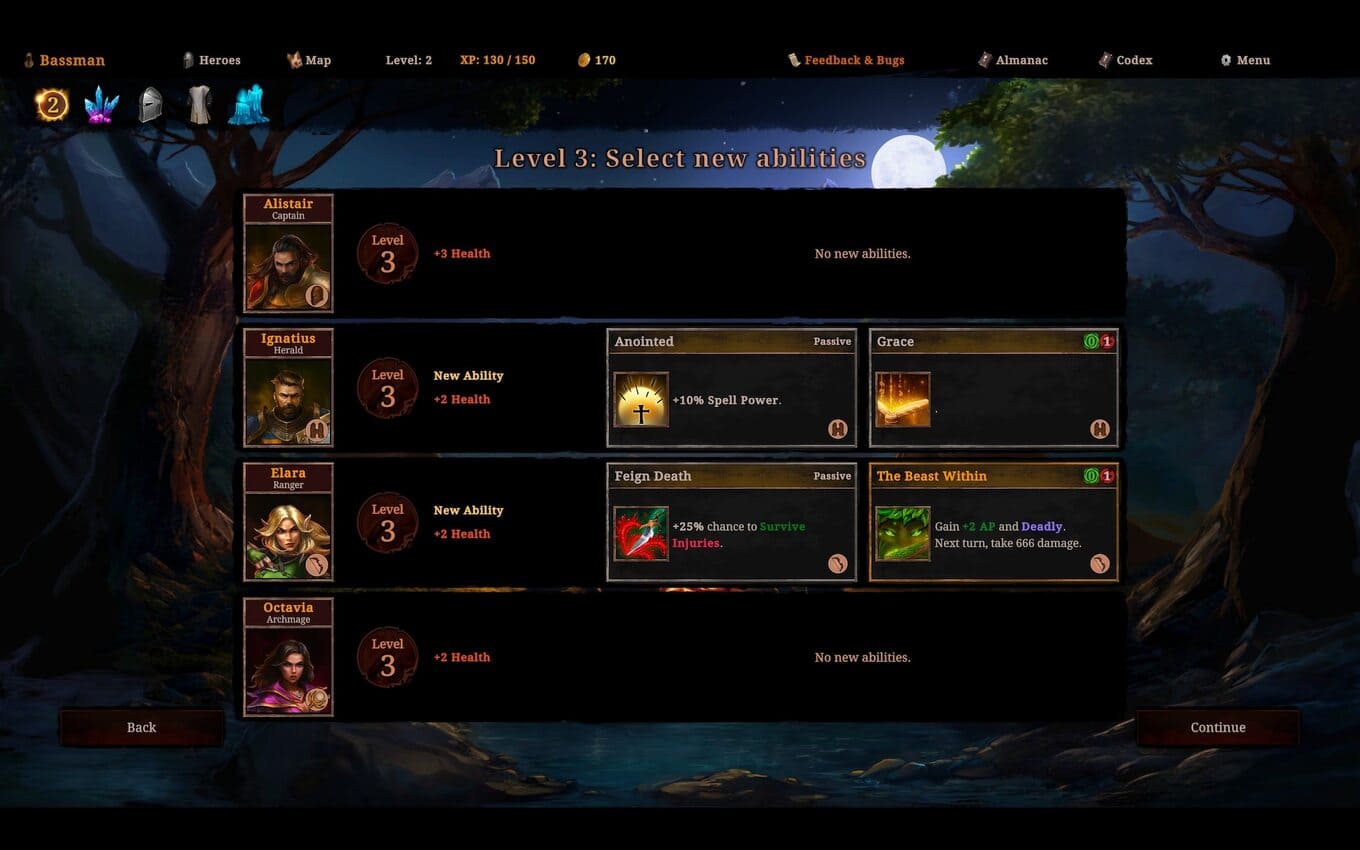The width and height of the screenshot is (1360, 850).
Task: Choose the Anointed passive ability
Action: 731,388
